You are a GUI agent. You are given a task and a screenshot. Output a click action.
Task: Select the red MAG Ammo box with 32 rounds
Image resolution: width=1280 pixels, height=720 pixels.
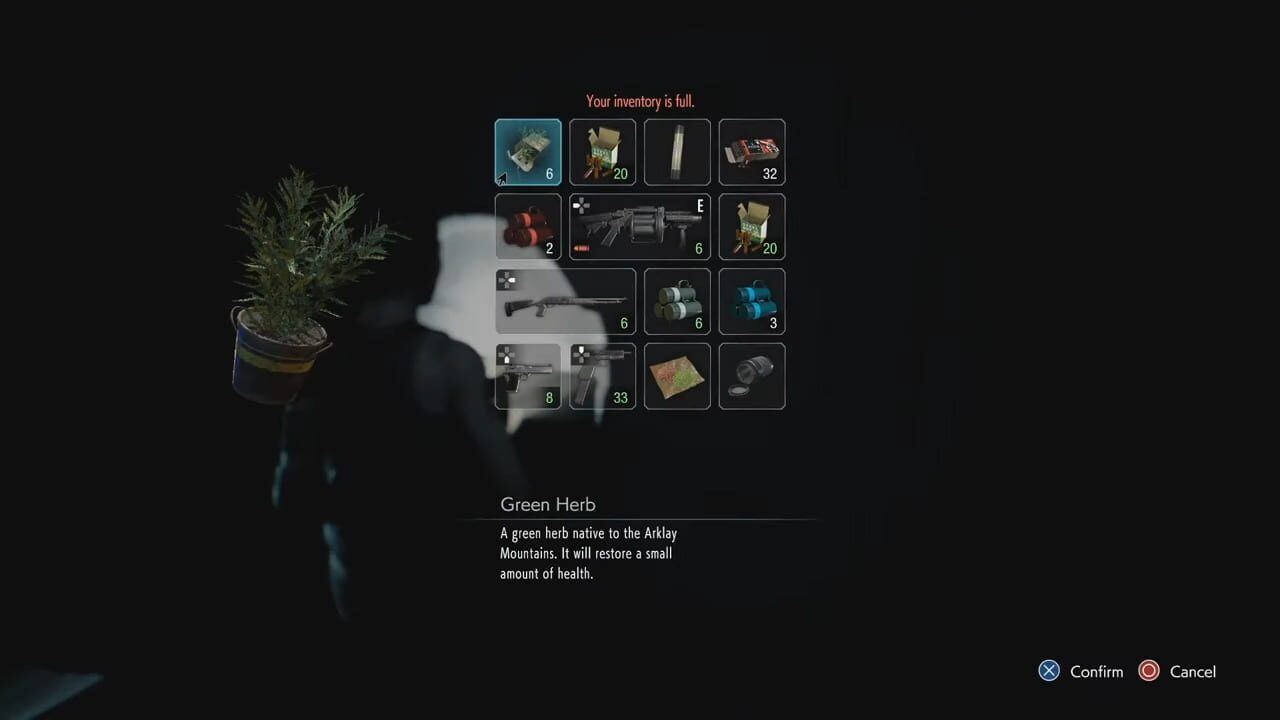click(x=751, y=152)
